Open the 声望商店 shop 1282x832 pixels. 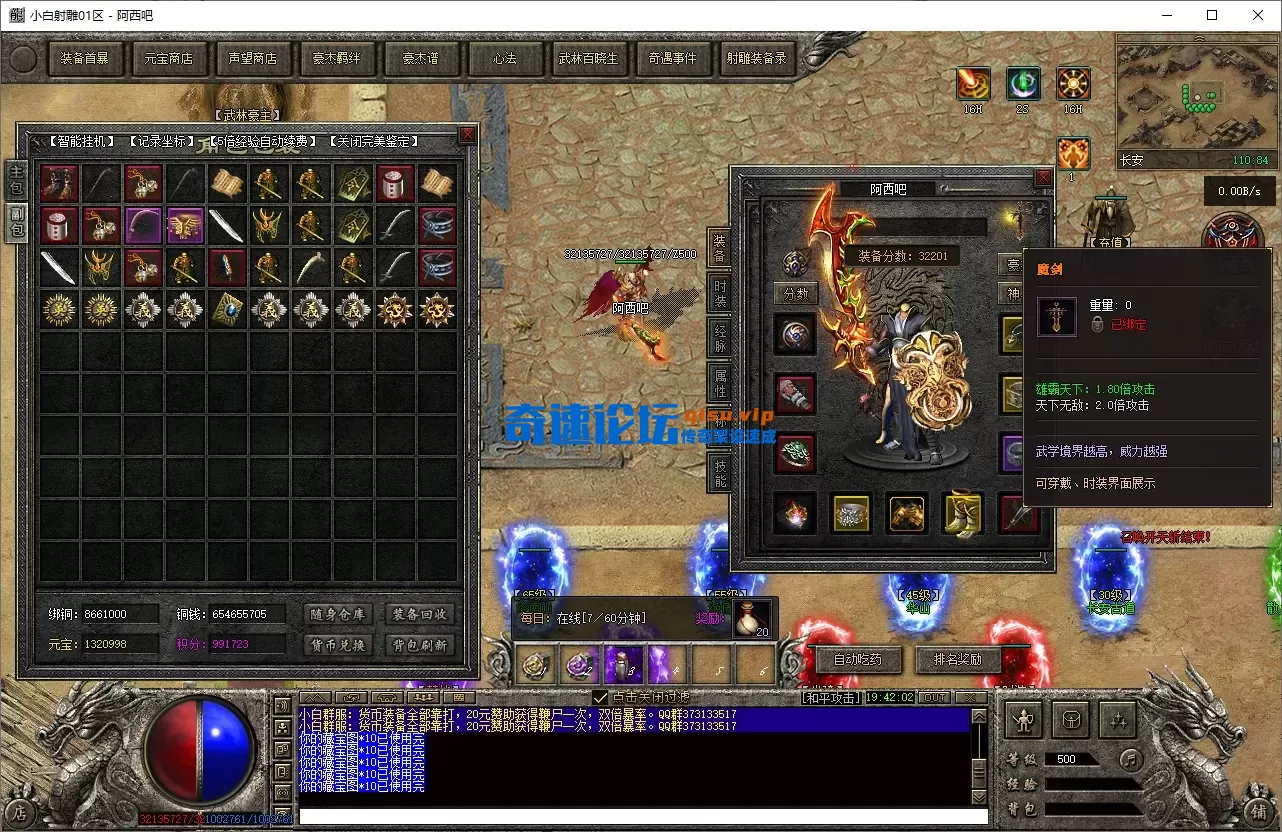coord(252,59)
